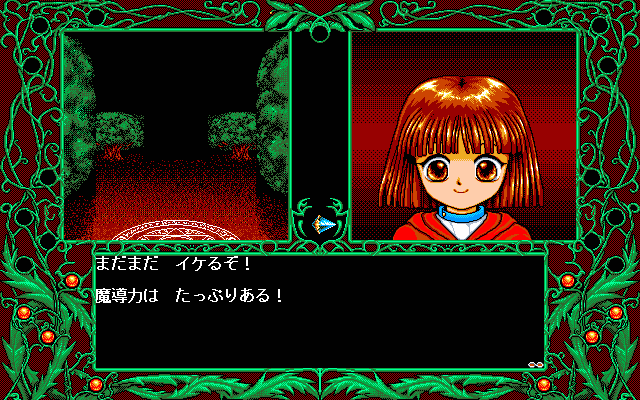Click the compass direction arrow icon
640x400 pixels.
pyautogui.click(x=320, y=223)
